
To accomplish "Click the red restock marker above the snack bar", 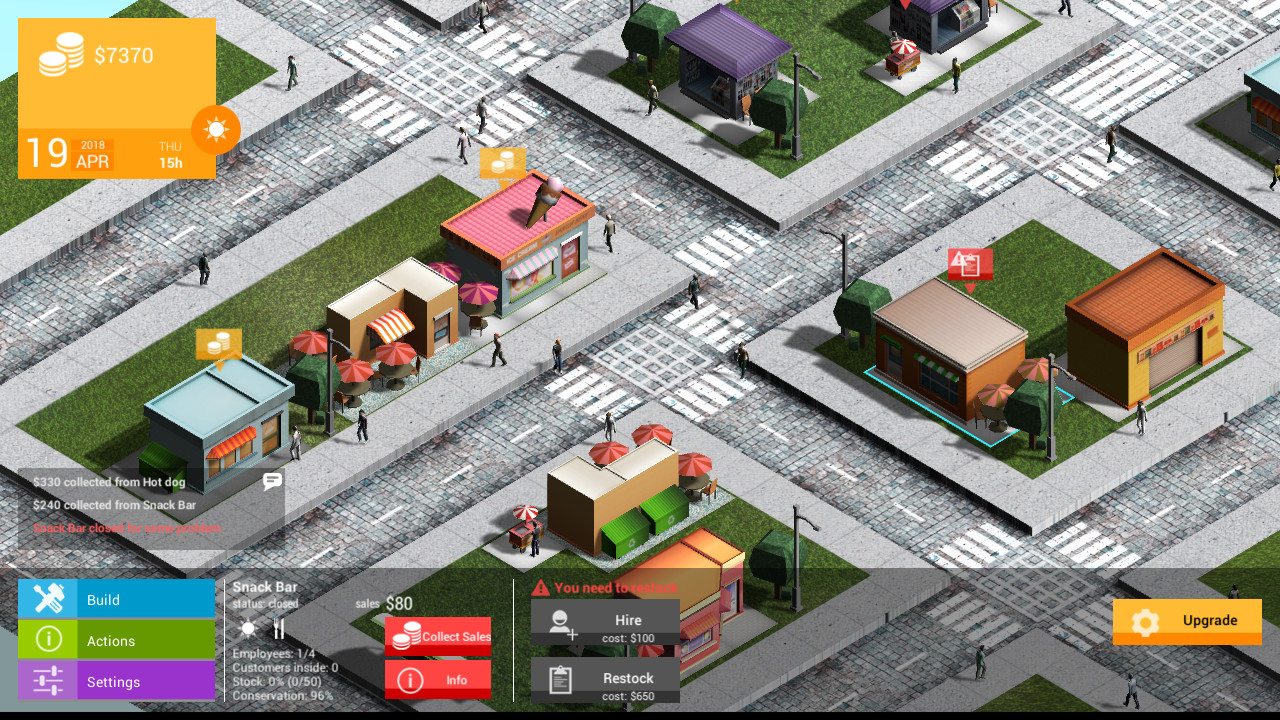I will [x=969, y=265].
